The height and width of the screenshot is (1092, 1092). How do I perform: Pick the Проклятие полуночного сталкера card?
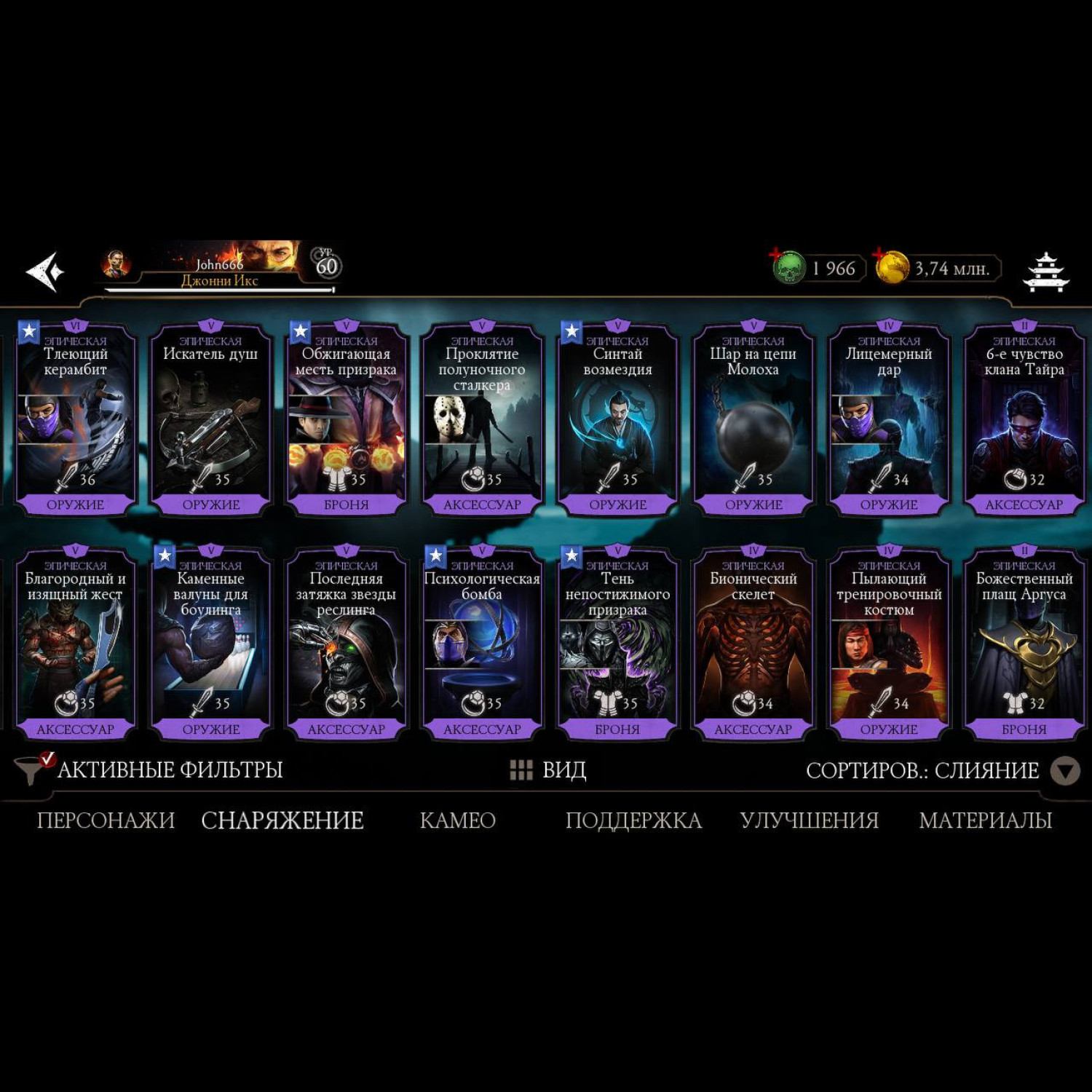coord(482,420)
